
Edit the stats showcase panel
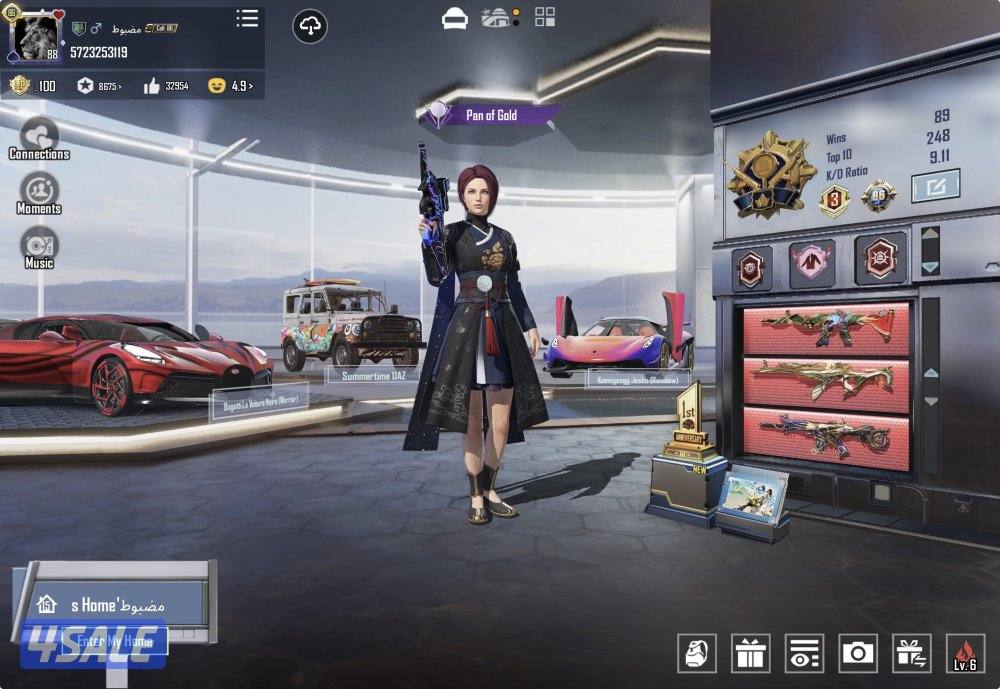[x=935, y=185]
